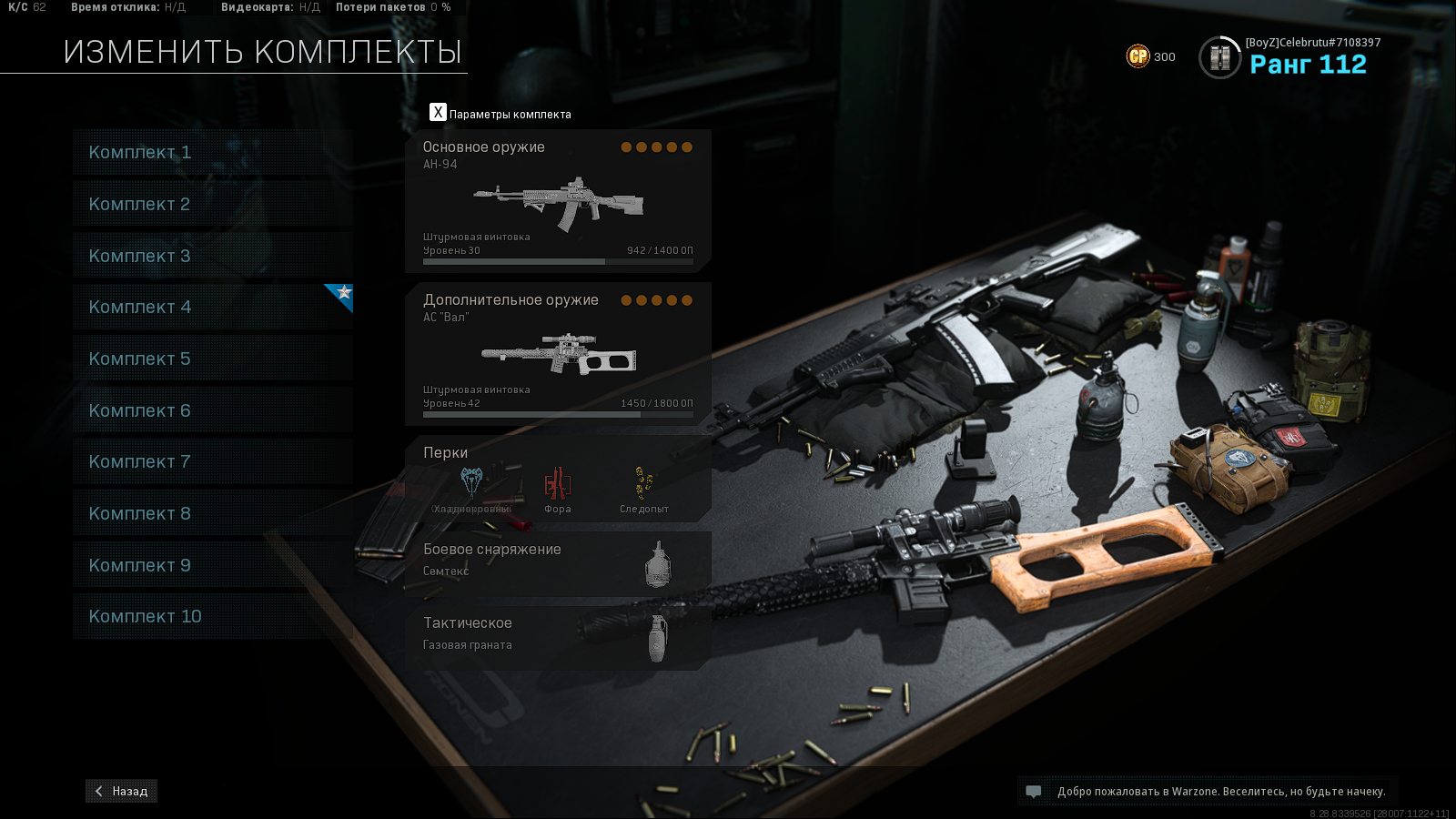Click the Следопыт perk icon

[644, 484]
